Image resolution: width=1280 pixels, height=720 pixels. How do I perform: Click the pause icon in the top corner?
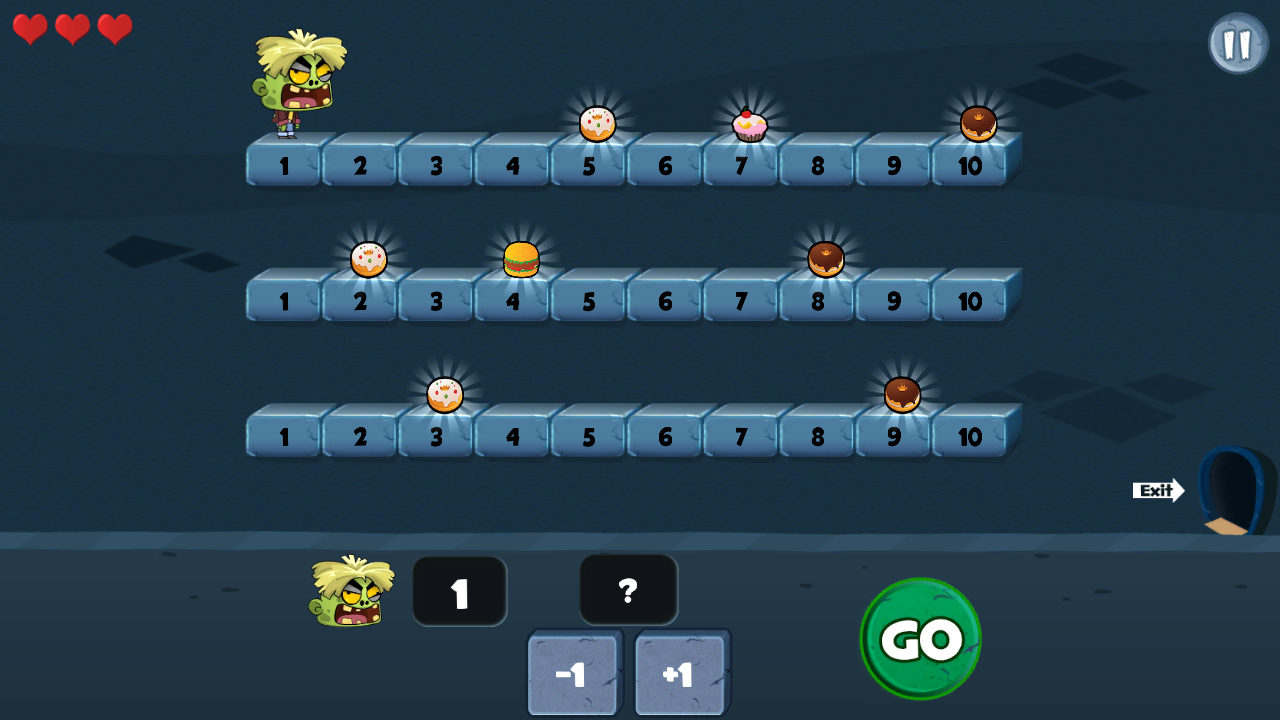click(x=1238, y=42)
